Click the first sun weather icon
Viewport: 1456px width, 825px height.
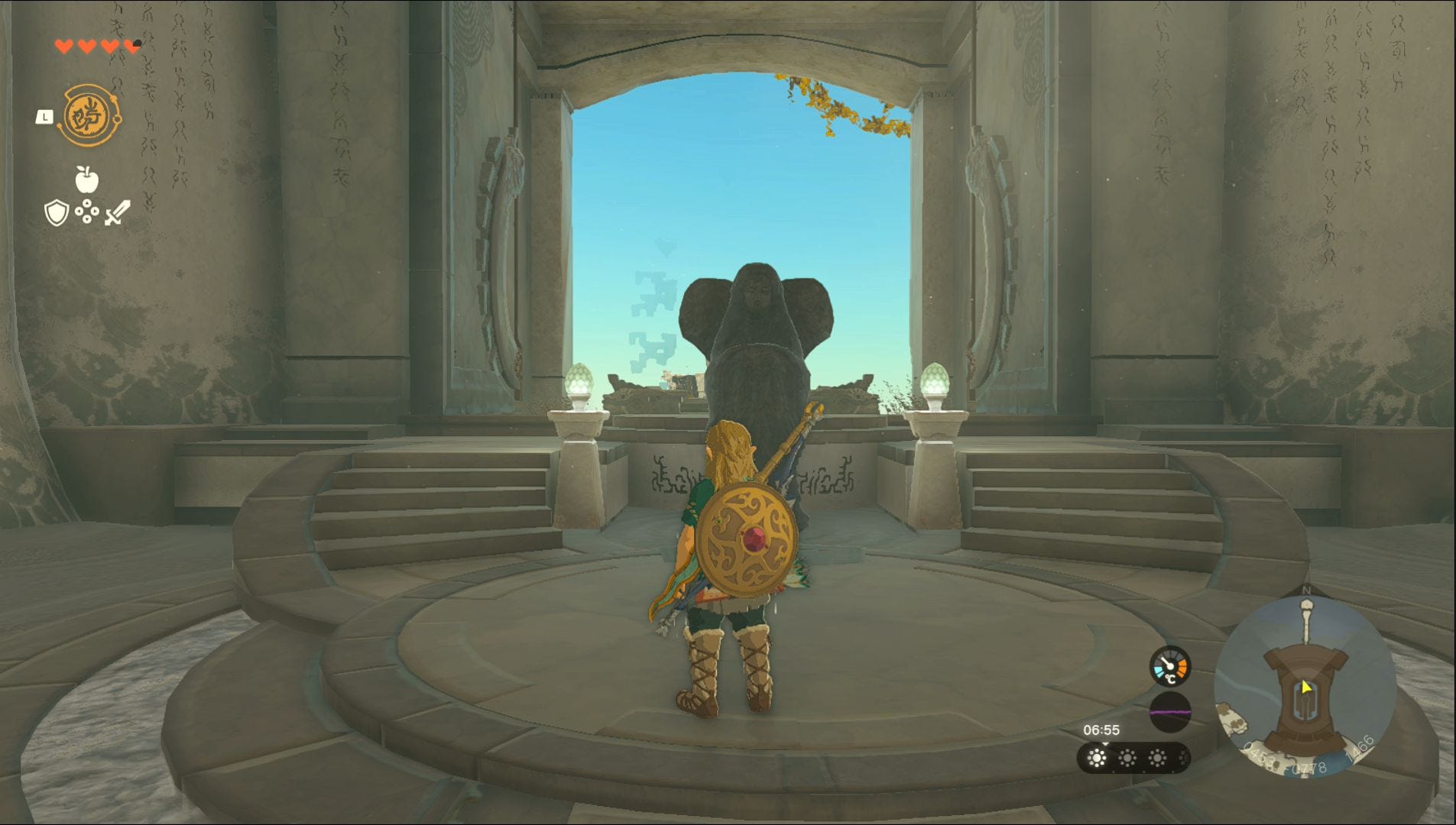1096,758
